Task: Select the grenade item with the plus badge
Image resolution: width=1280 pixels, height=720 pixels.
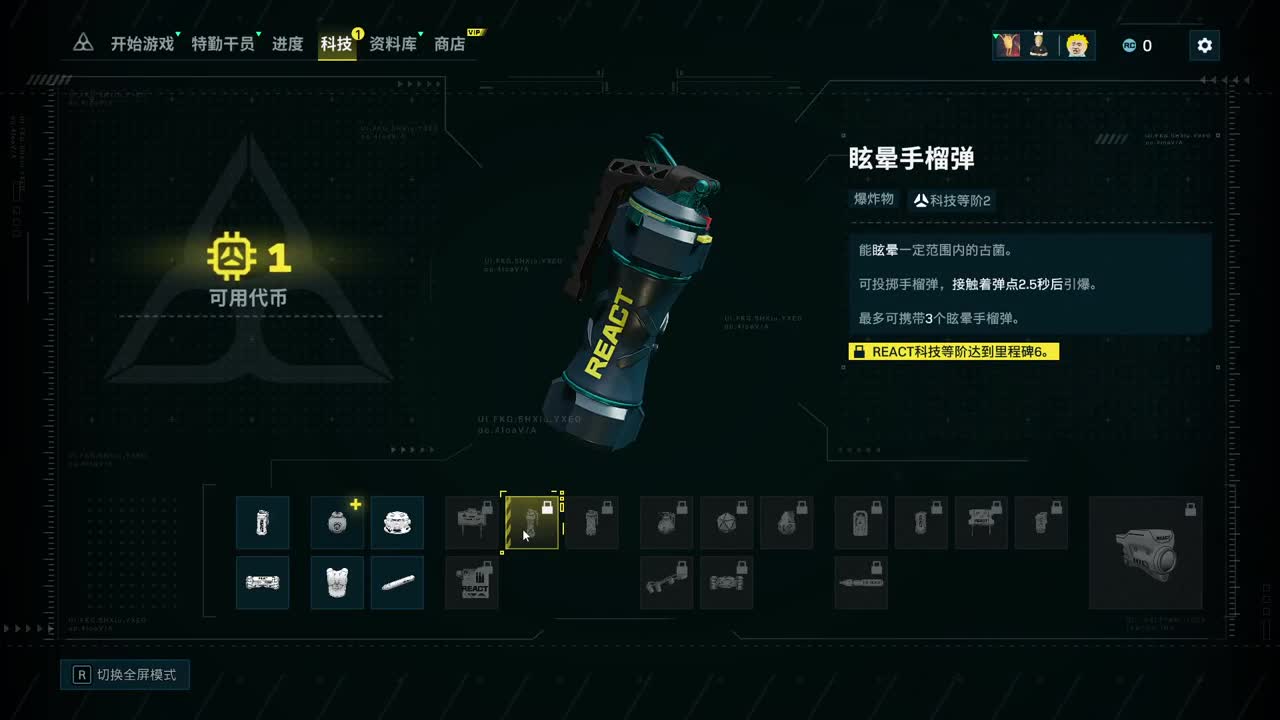Action: point(336,522)
